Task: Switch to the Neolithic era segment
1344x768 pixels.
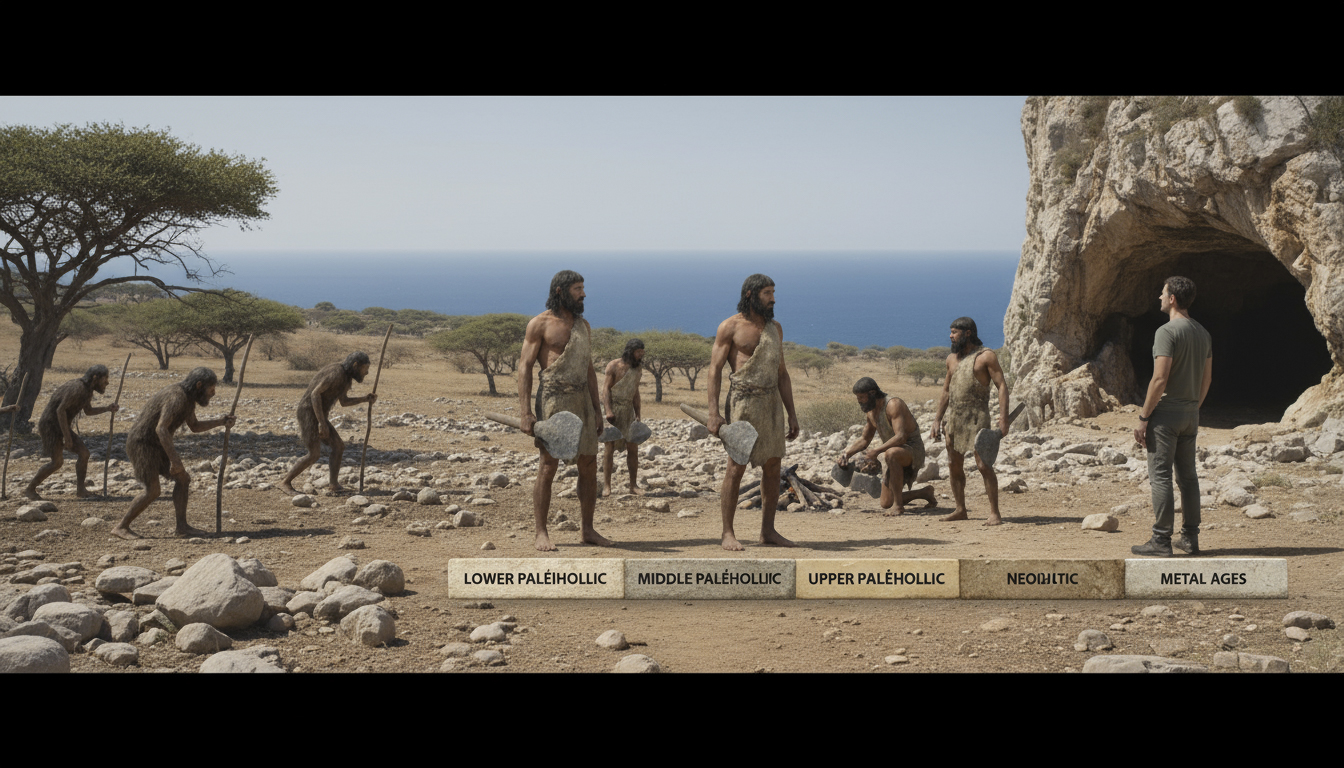Action: click(x=1041, y=579)
